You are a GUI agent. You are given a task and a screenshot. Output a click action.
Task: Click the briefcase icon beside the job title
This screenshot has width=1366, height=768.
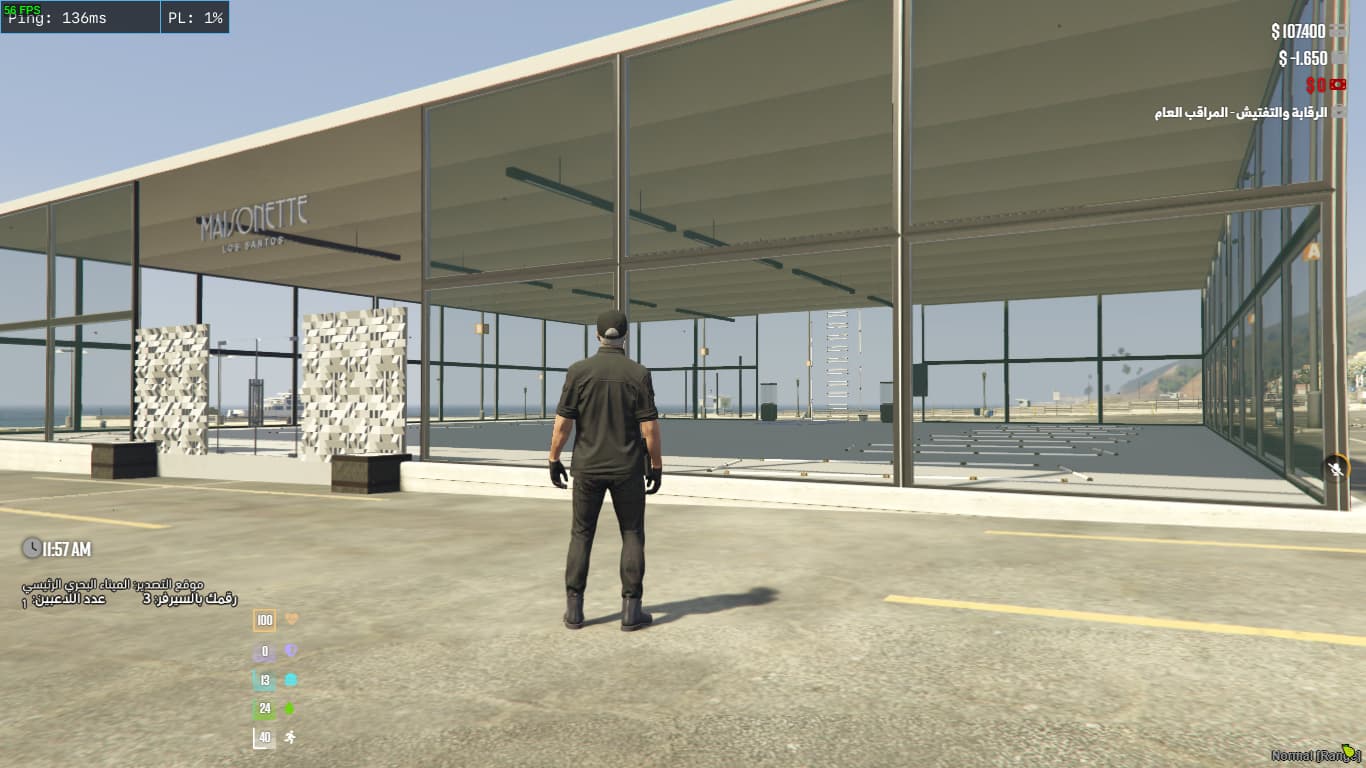click(1338, 112)
